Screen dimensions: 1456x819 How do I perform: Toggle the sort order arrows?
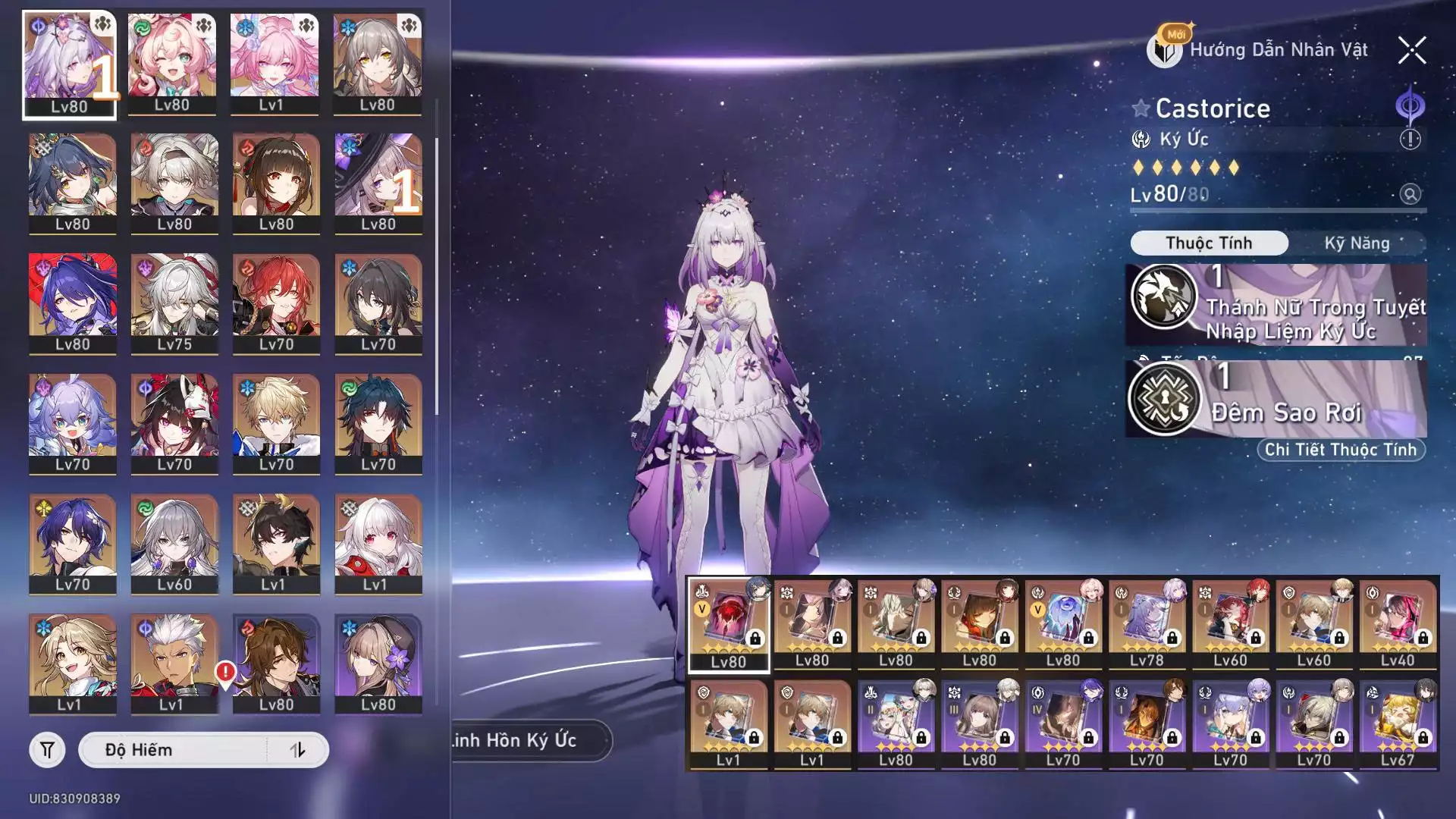298,750
